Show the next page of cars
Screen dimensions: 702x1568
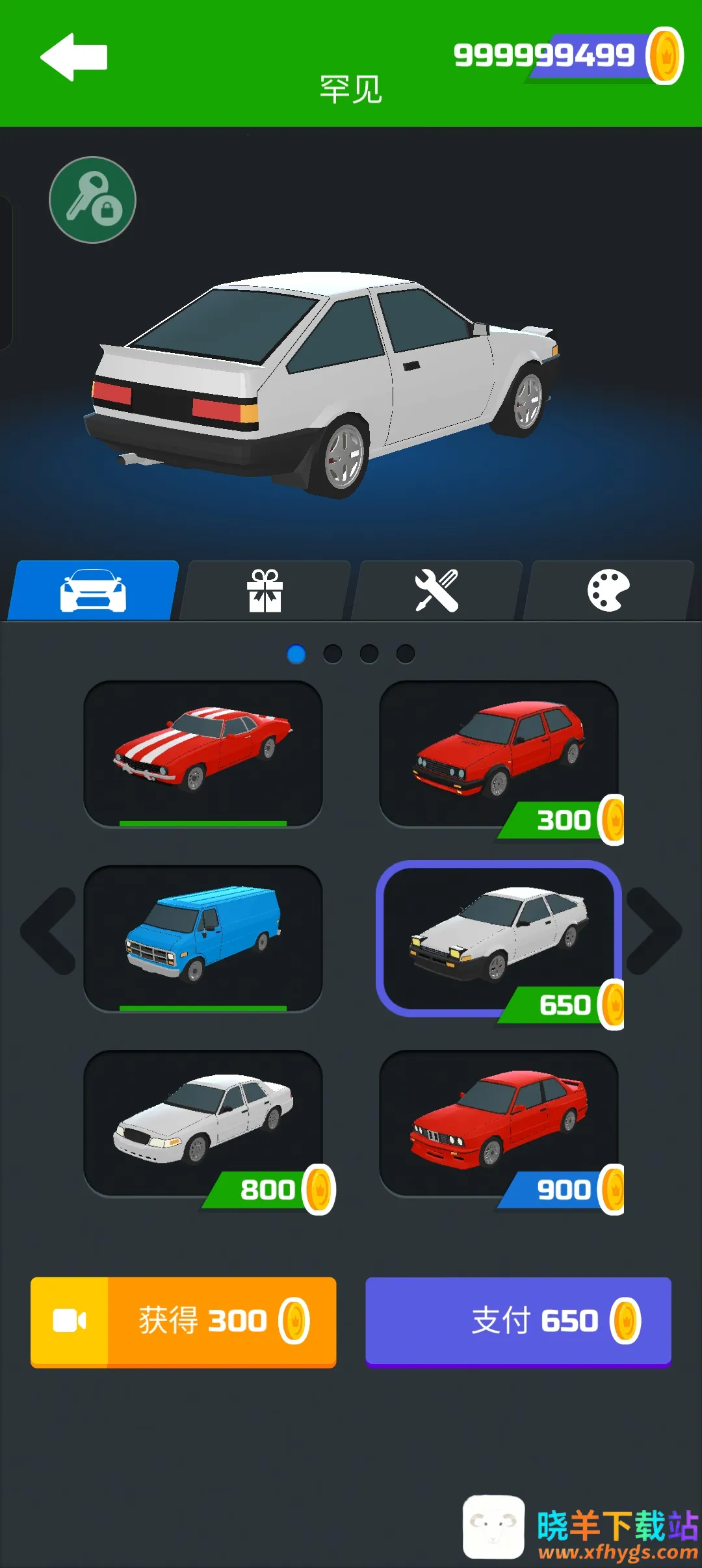pos(653,931)
